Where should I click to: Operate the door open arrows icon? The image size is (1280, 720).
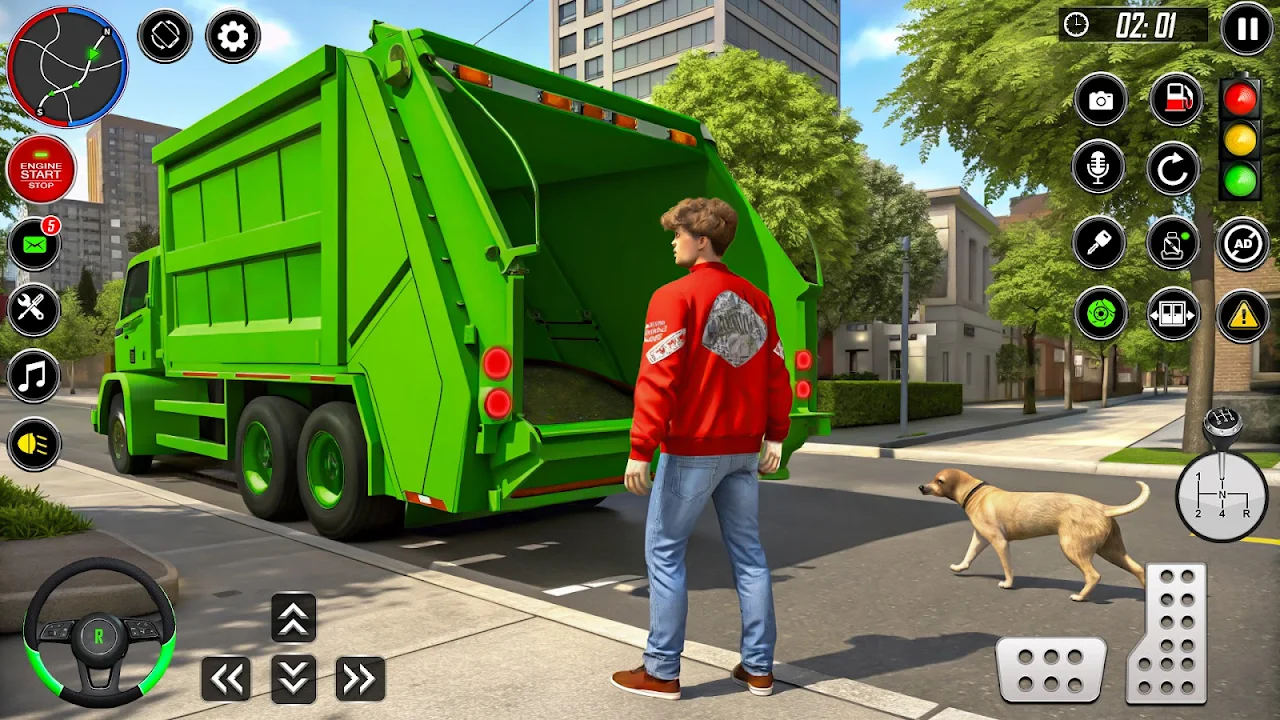coord(1173,314)
